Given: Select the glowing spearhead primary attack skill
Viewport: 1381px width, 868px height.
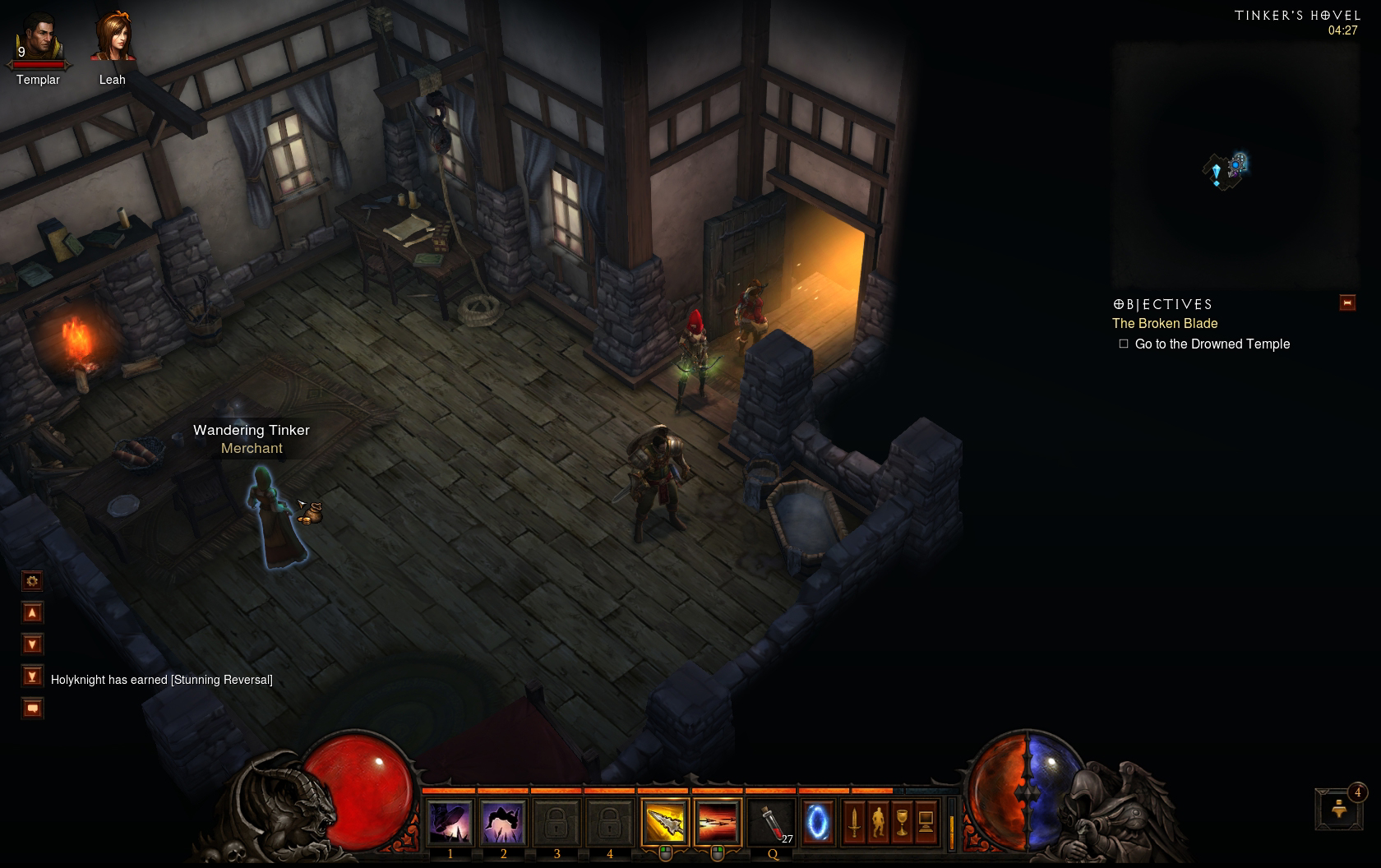Looking at the screenshot, I should 664,822.
